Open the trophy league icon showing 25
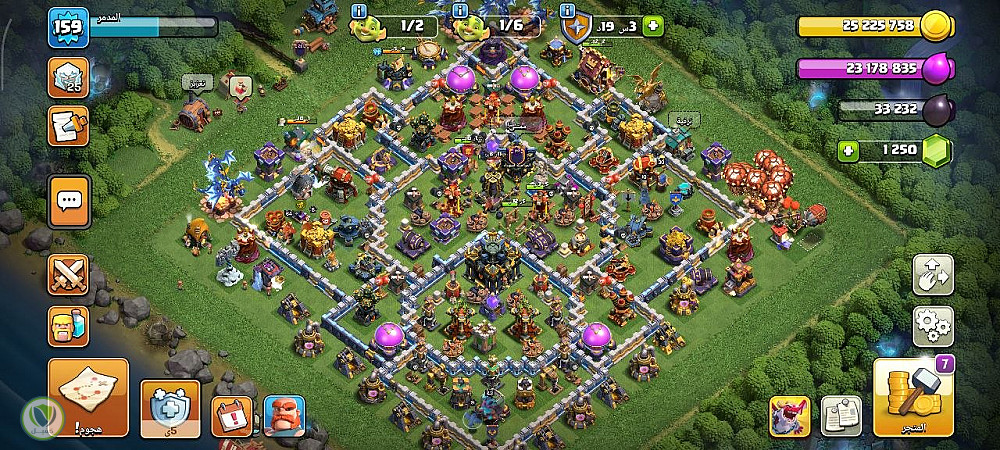1000x450 pixels. point(69,77)
